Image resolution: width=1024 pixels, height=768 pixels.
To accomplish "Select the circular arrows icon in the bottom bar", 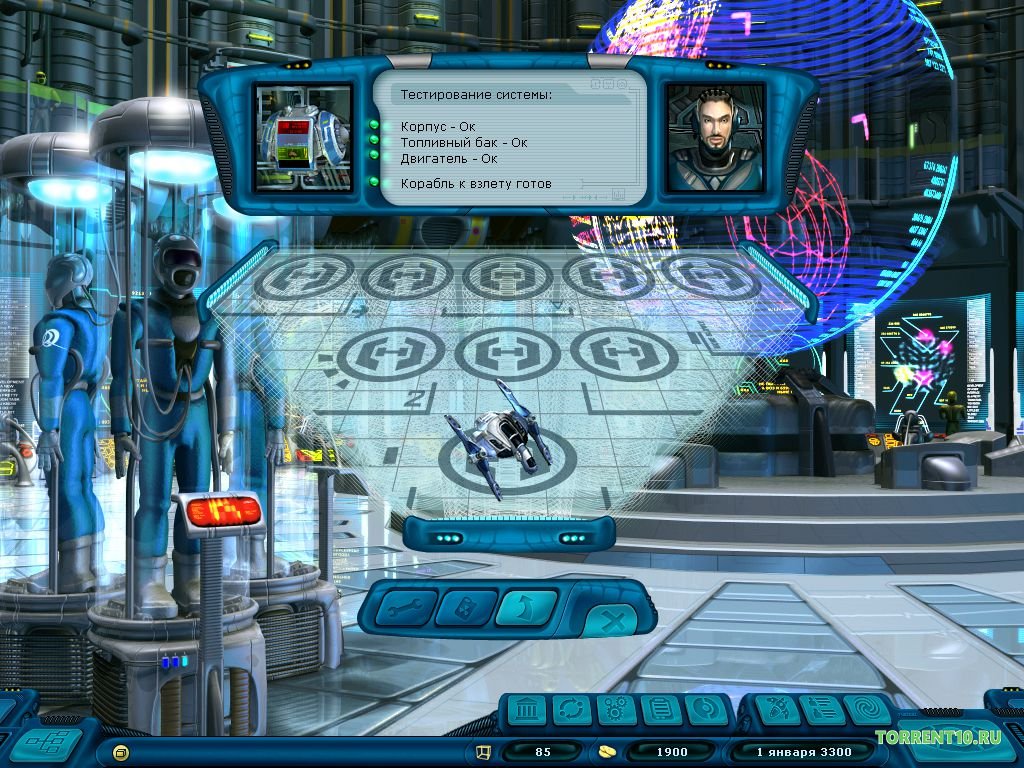I will 569,711.
